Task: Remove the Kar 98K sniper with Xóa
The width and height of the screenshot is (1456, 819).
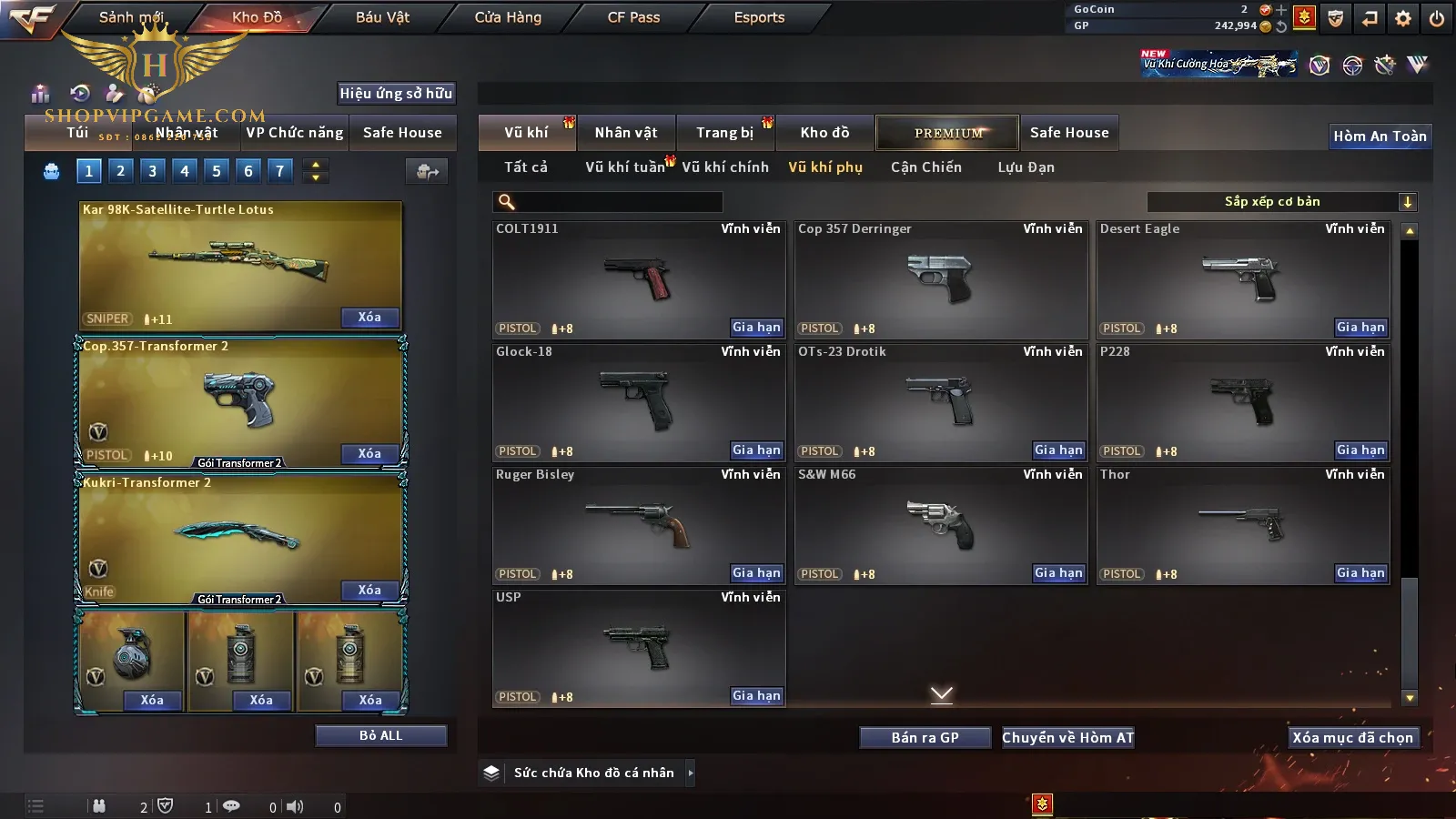Action: (369, 318)
